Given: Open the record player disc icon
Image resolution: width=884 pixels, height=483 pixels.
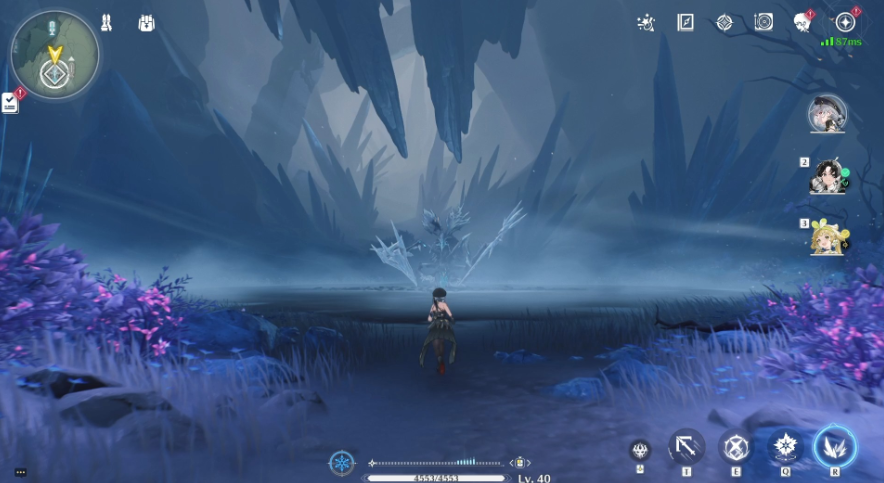Looking at the screenshot, I should 764,22.
